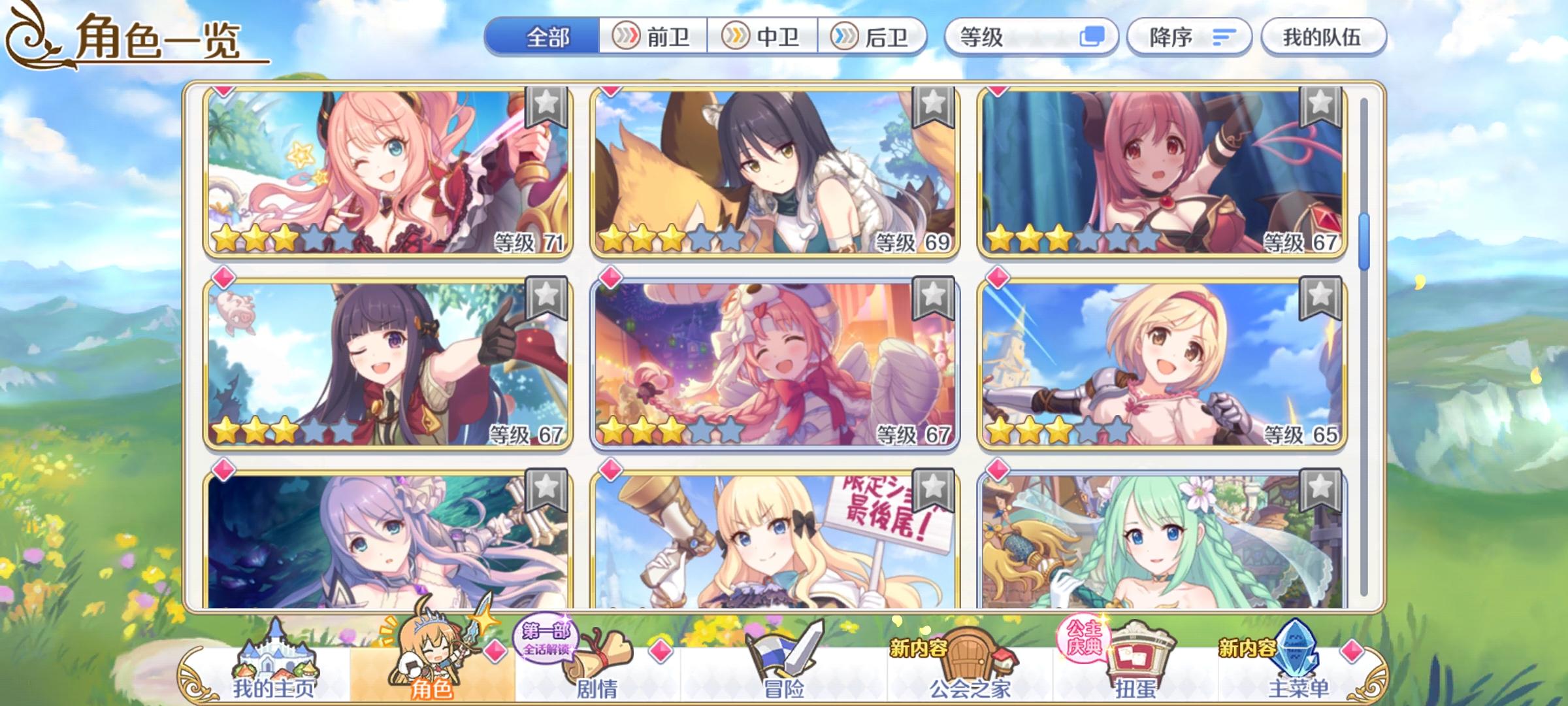Screen dimensions: 1568x706
Task: Select the 中卫 midguard filter button
Action: coord(764,37)
